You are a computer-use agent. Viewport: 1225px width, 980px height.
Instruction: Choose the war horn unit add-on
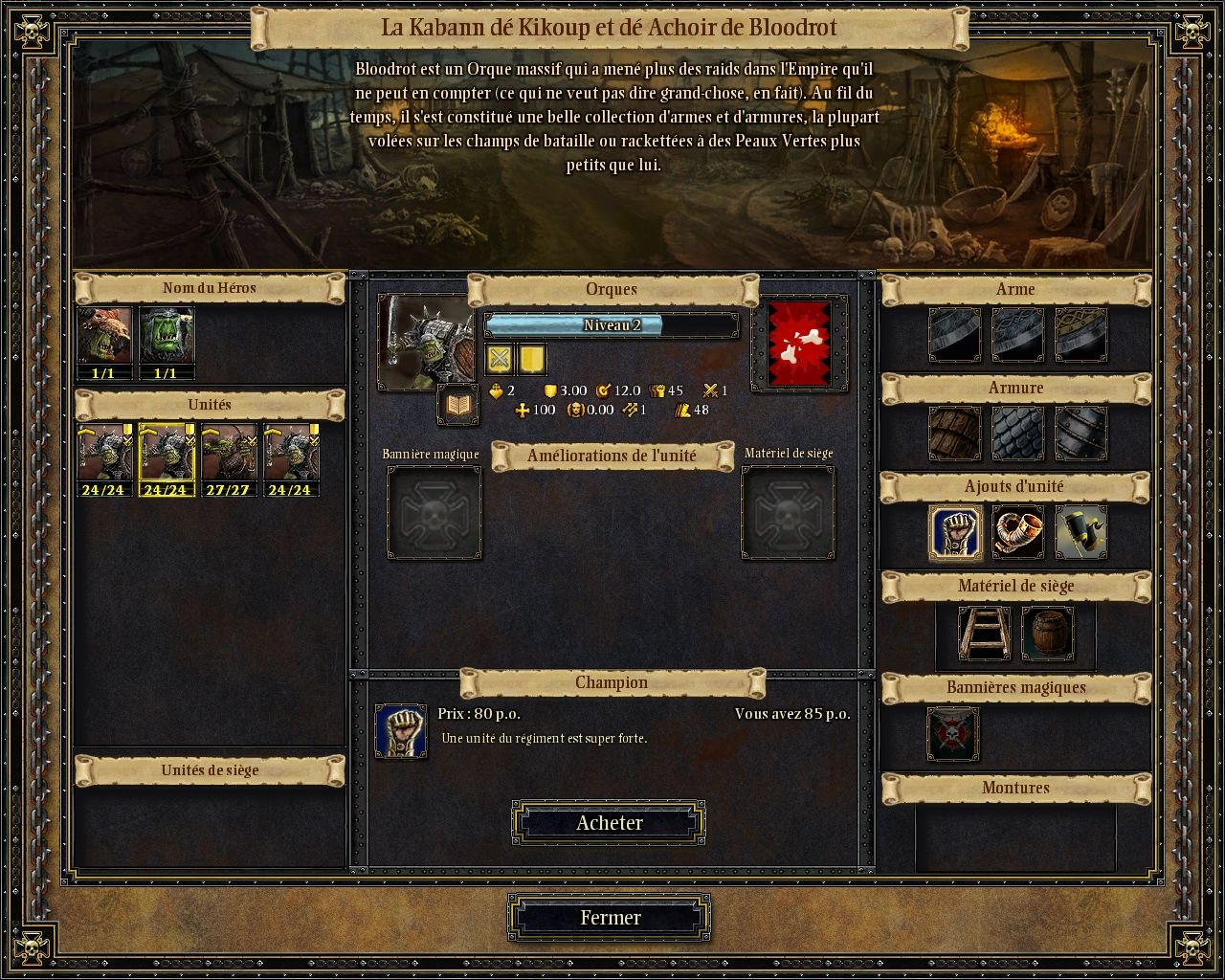click(x=1017, y=533)
